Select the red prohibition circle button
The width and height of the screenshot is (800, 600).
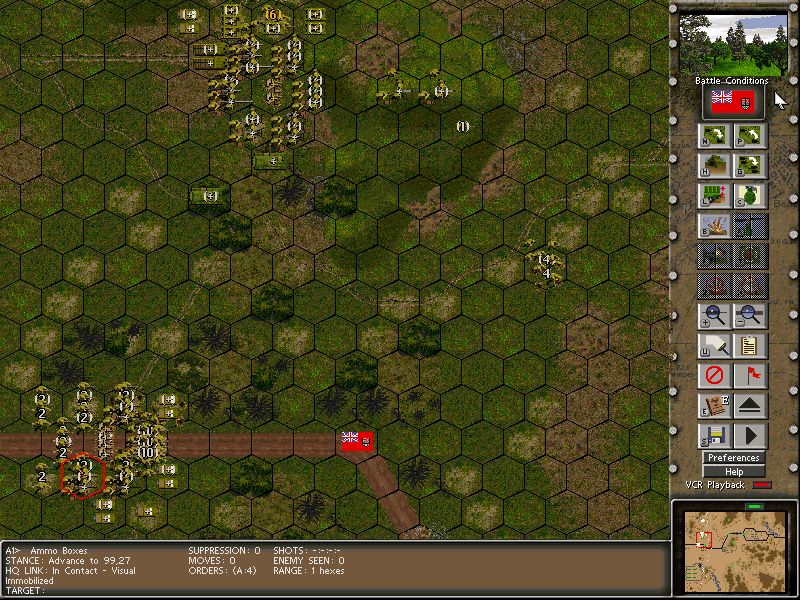point(714,376)
